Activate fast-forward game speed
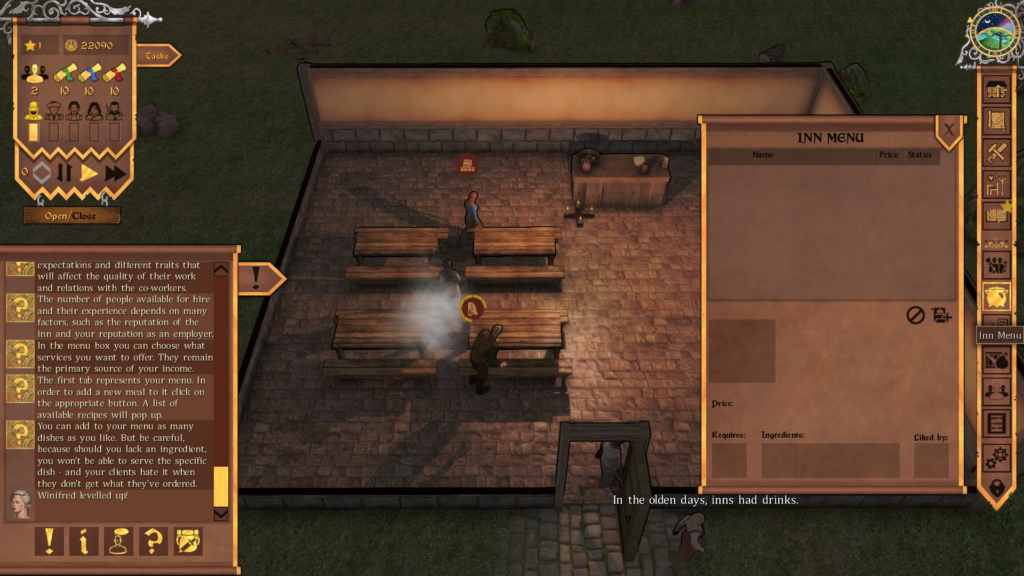 click(116, 172)
